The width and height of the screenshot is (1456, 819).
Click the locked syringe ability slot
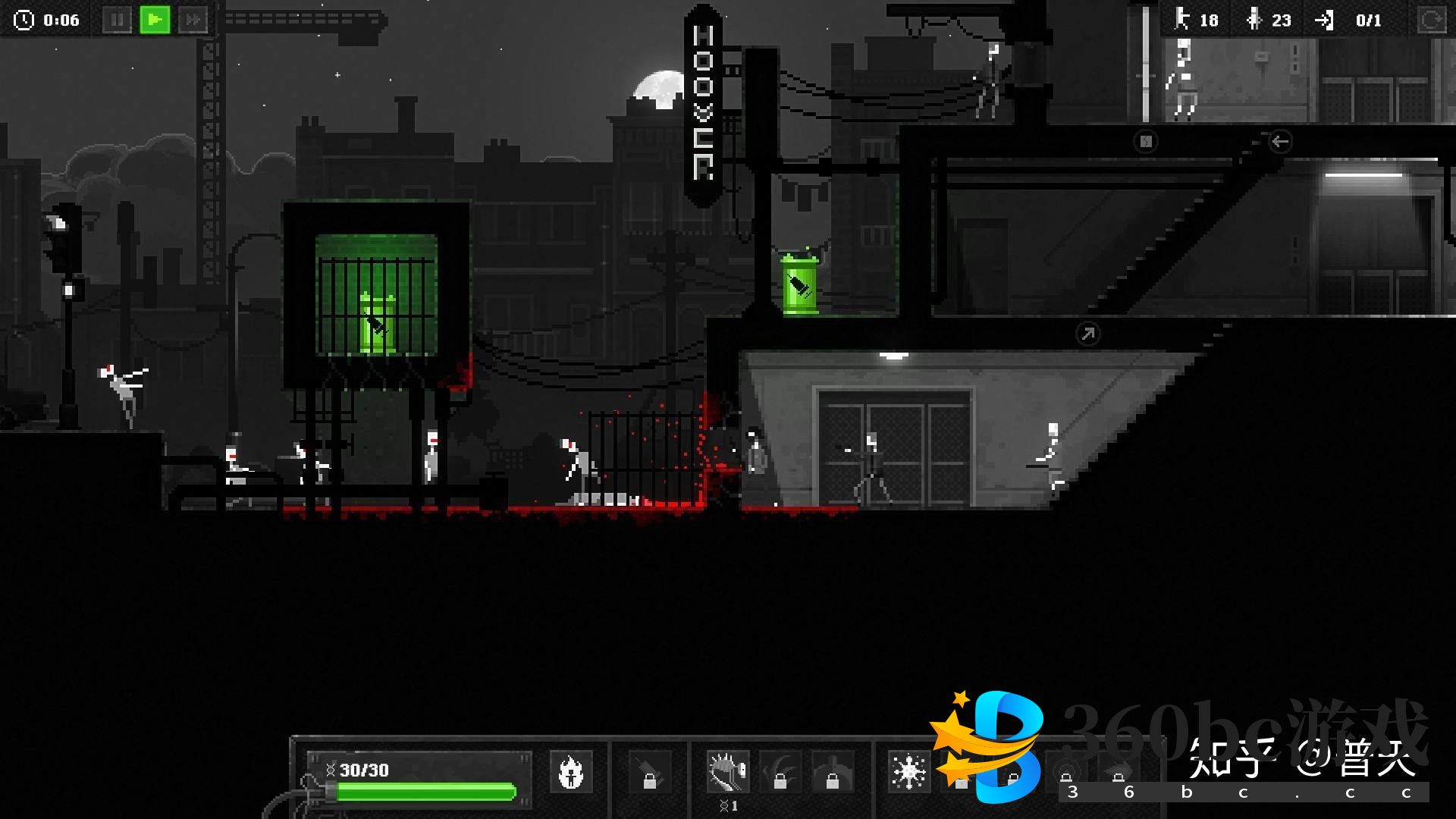point(649,772)
